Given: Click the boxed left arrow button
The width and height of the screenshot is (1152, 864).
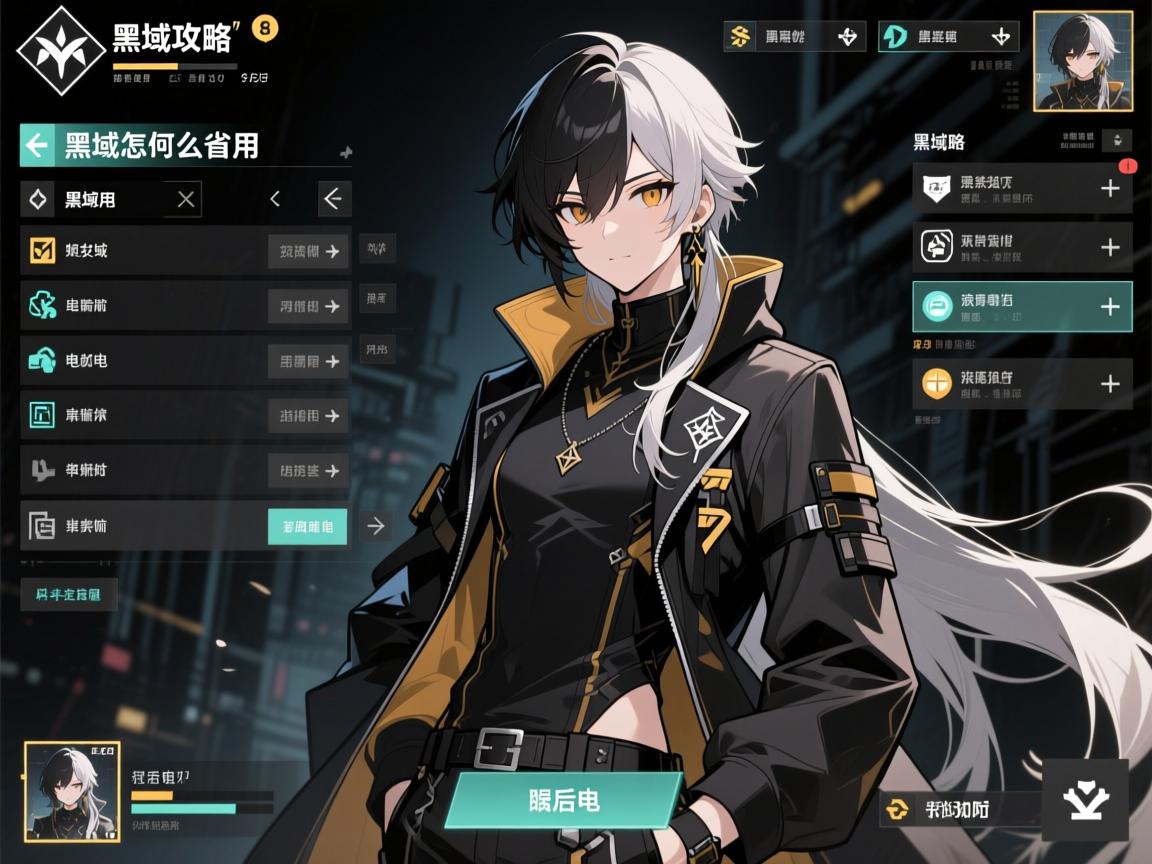Looking at the screenshot, I should pyautogui.click(x=334, y=199).
